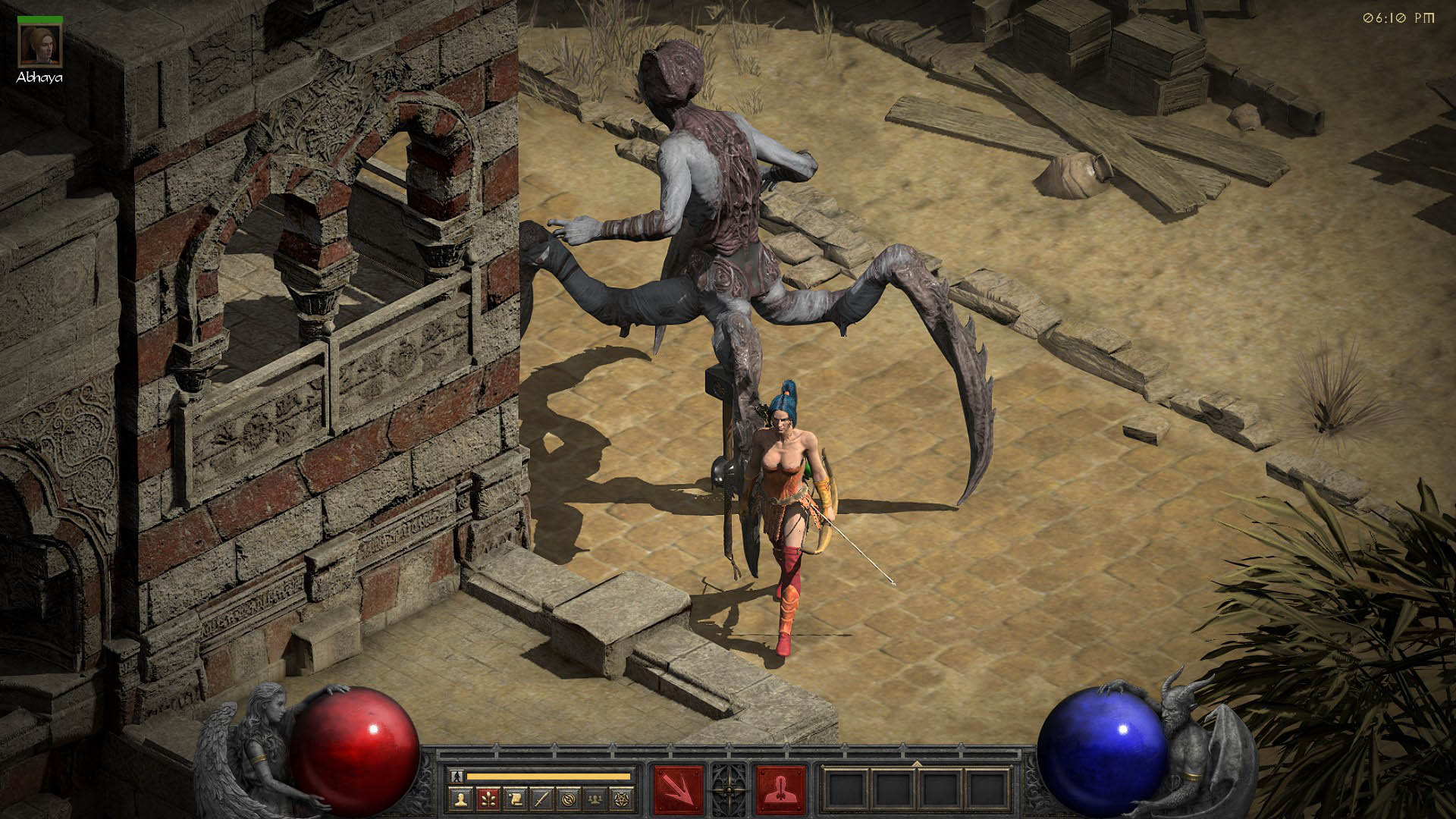This screenshot has height=819, width=1456.
Task: Open the party screen icon
Action: [596, 798]
